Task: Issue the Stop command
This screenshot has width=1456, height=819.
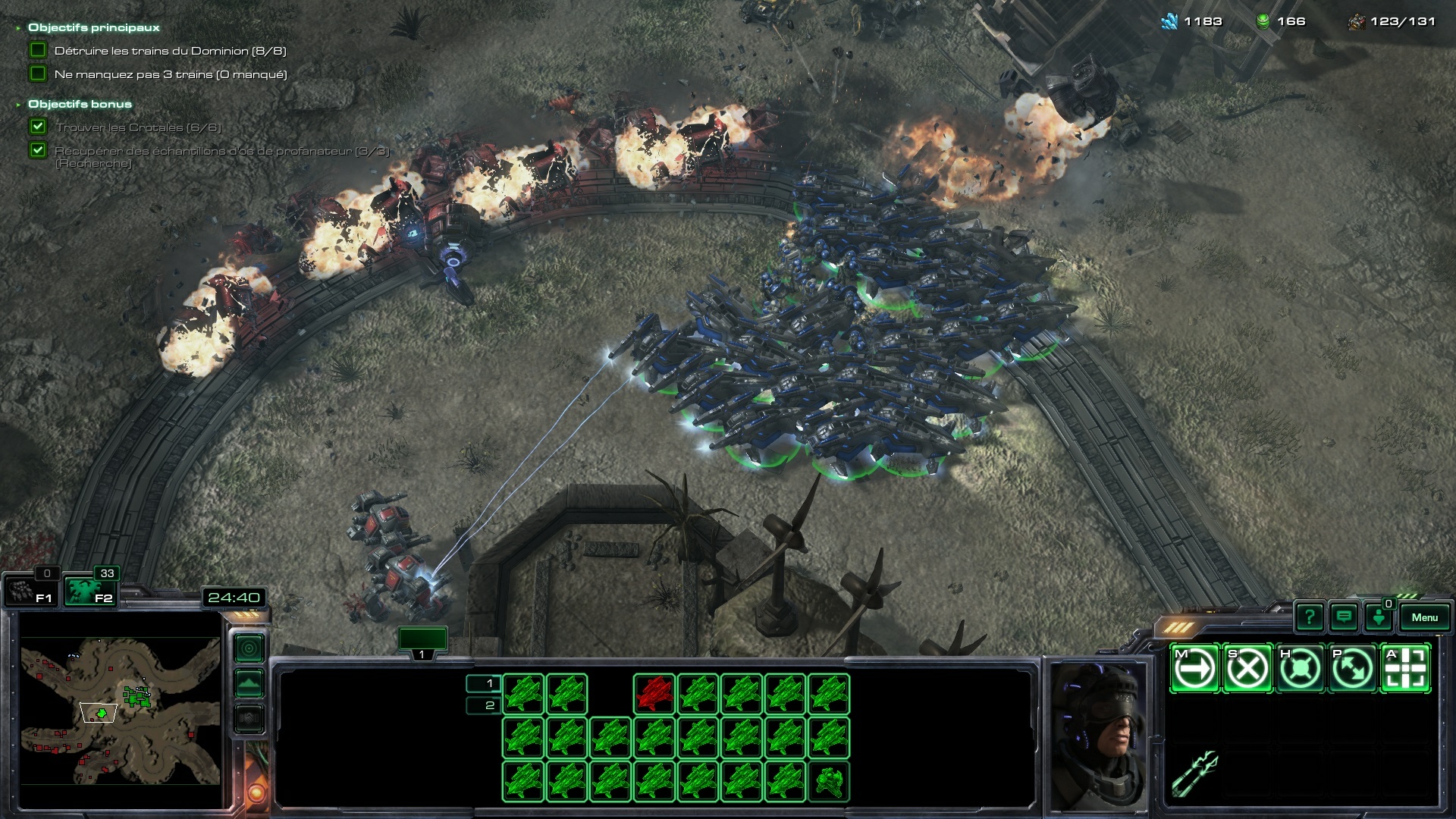Action: (1247, 669)
